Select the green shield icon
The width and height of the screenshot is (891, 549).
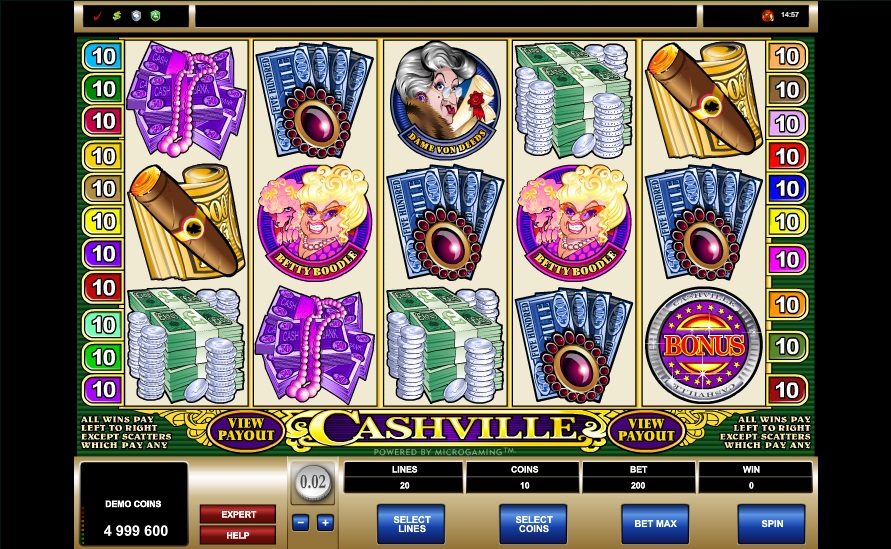155,16
